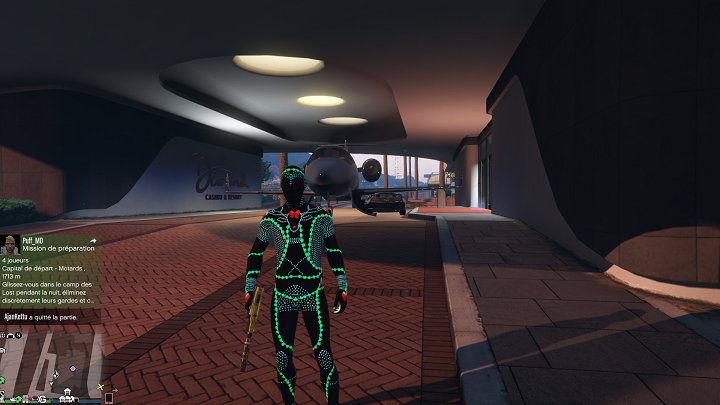Click the 'AjanKetta a quitté la partie' feed message
Screen dimensions: 720x405
pyautogui.click(x=50, y=316)
